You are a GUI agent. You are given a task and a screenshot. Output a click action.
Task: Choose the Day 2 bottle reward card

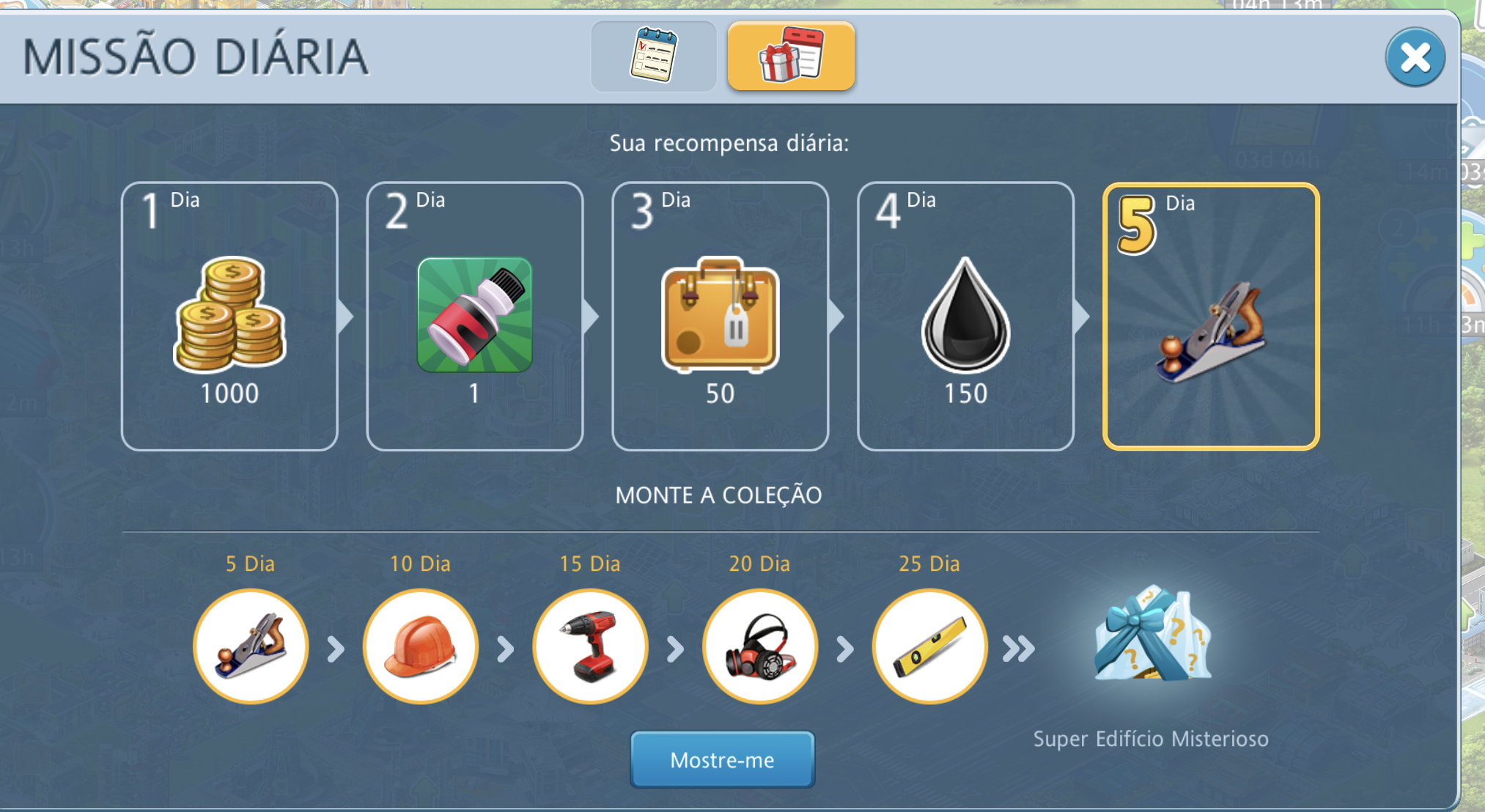pos(475,316)
